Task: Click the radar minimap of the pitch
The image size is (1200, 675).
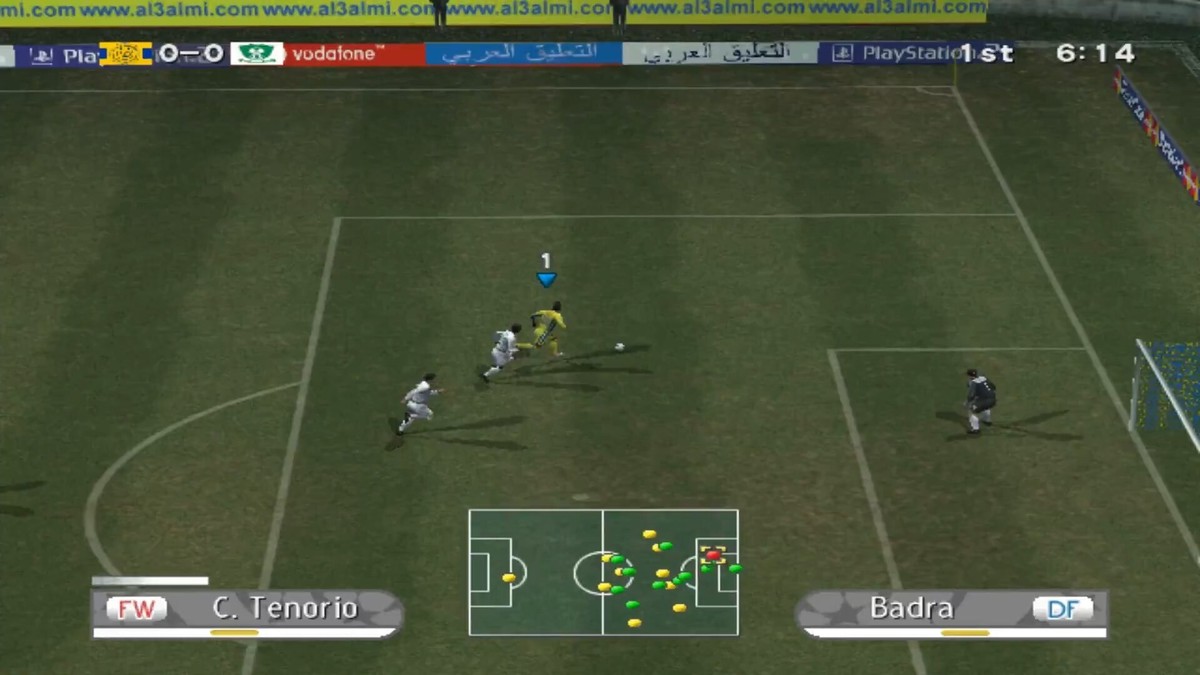Action: pos(603,572)
